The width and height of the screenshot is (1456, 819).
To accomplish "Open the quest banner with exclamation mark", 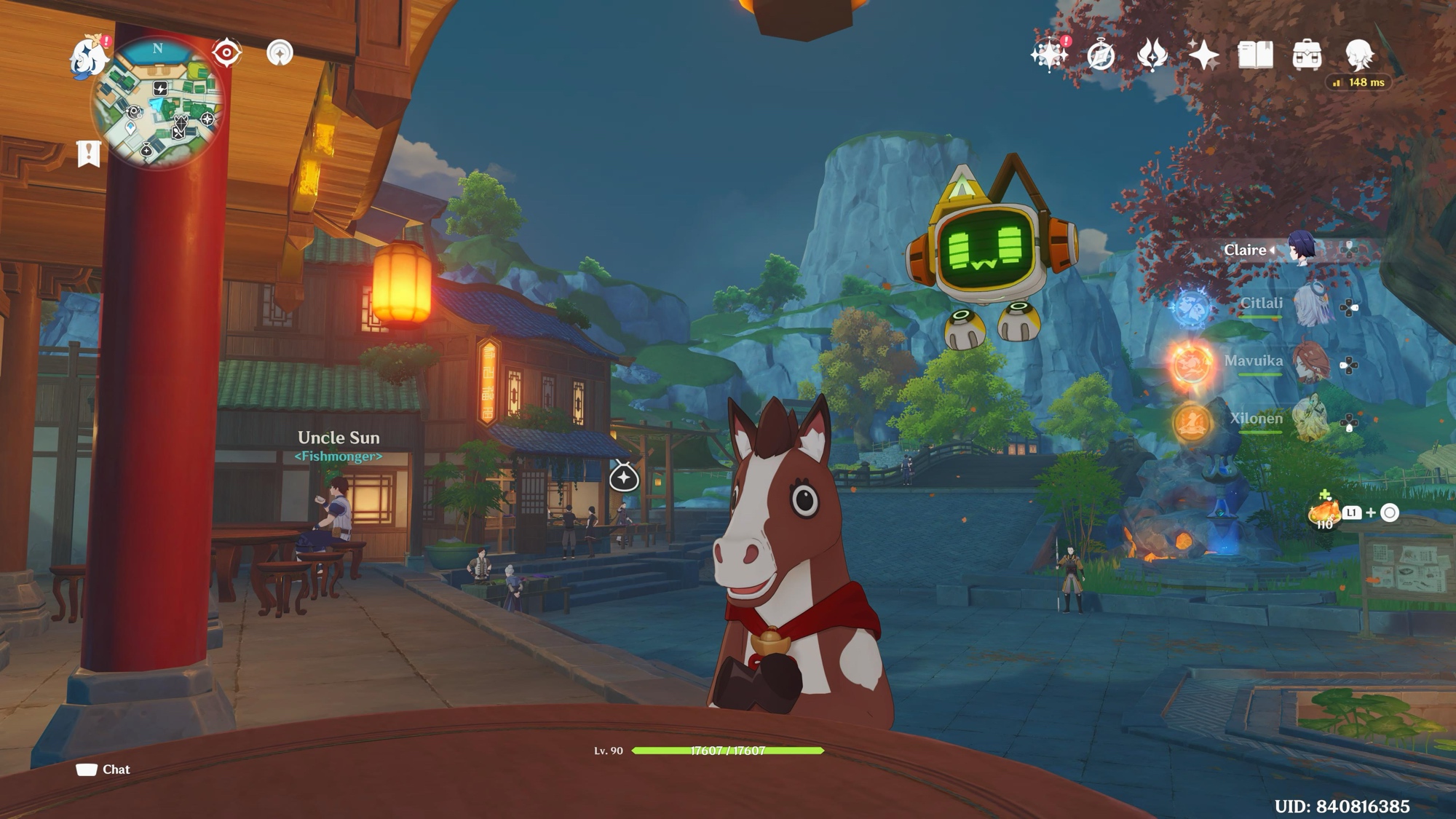I will [x=88, y=154].
